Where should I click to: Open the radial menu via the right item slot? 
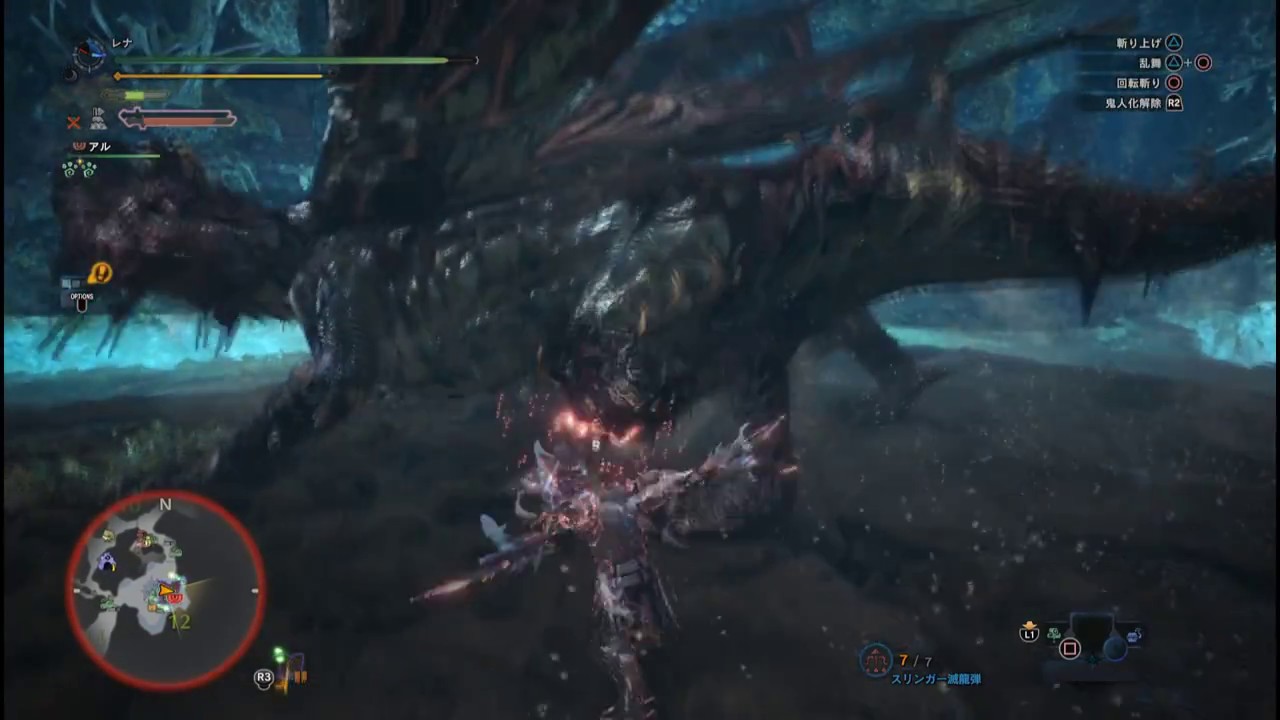point(1114,651)
